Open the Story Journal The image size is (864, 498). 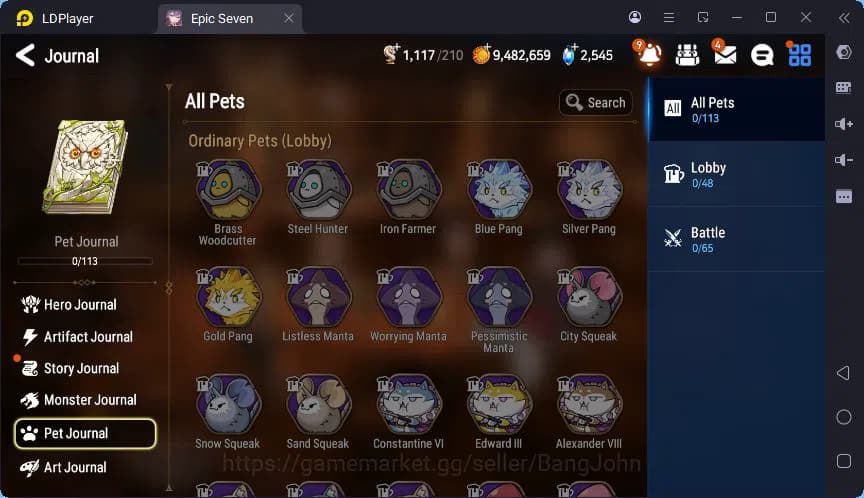tap(81, 369)
